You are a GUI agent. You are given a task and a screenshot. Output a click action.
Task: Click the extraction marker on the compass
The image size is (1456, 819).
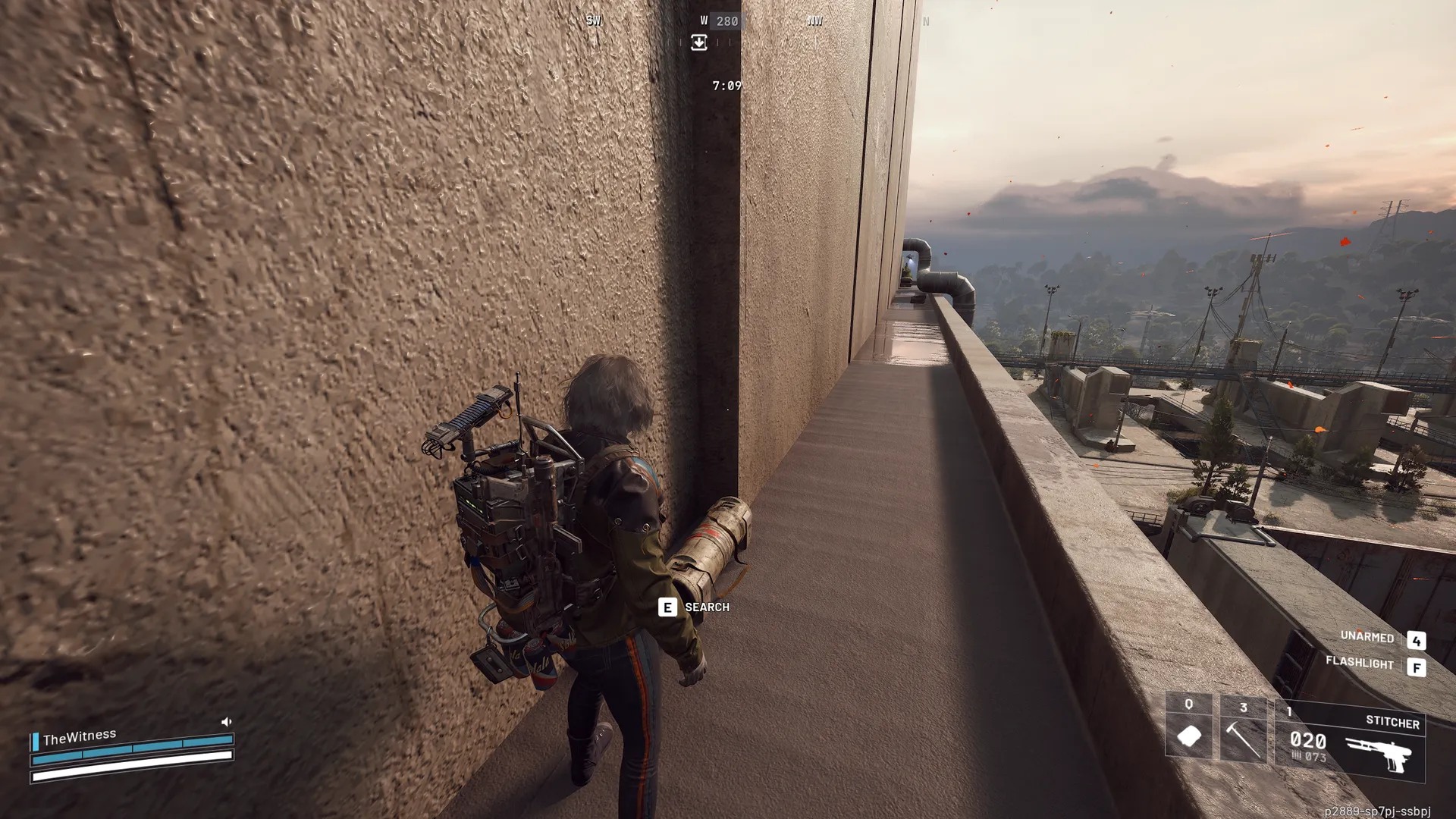(699, 43)
